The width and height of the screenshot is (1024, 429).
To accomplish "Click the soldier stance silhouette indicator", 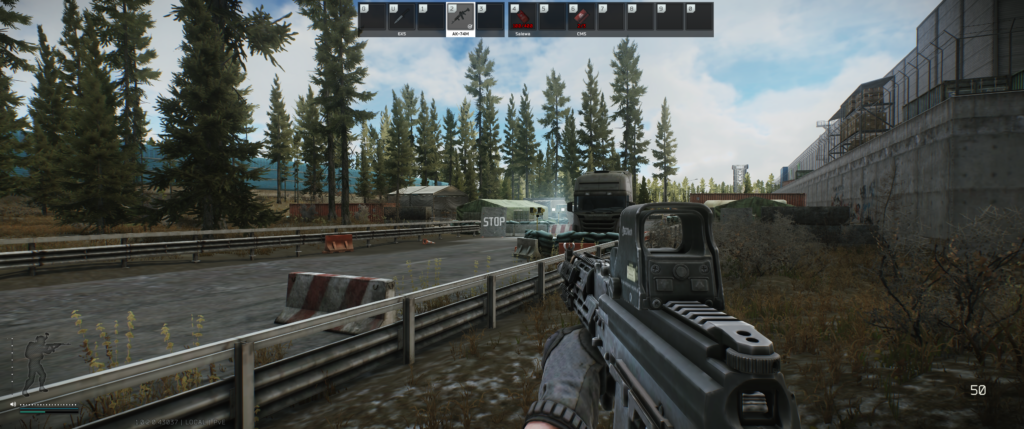I will [x=38, y=359].
